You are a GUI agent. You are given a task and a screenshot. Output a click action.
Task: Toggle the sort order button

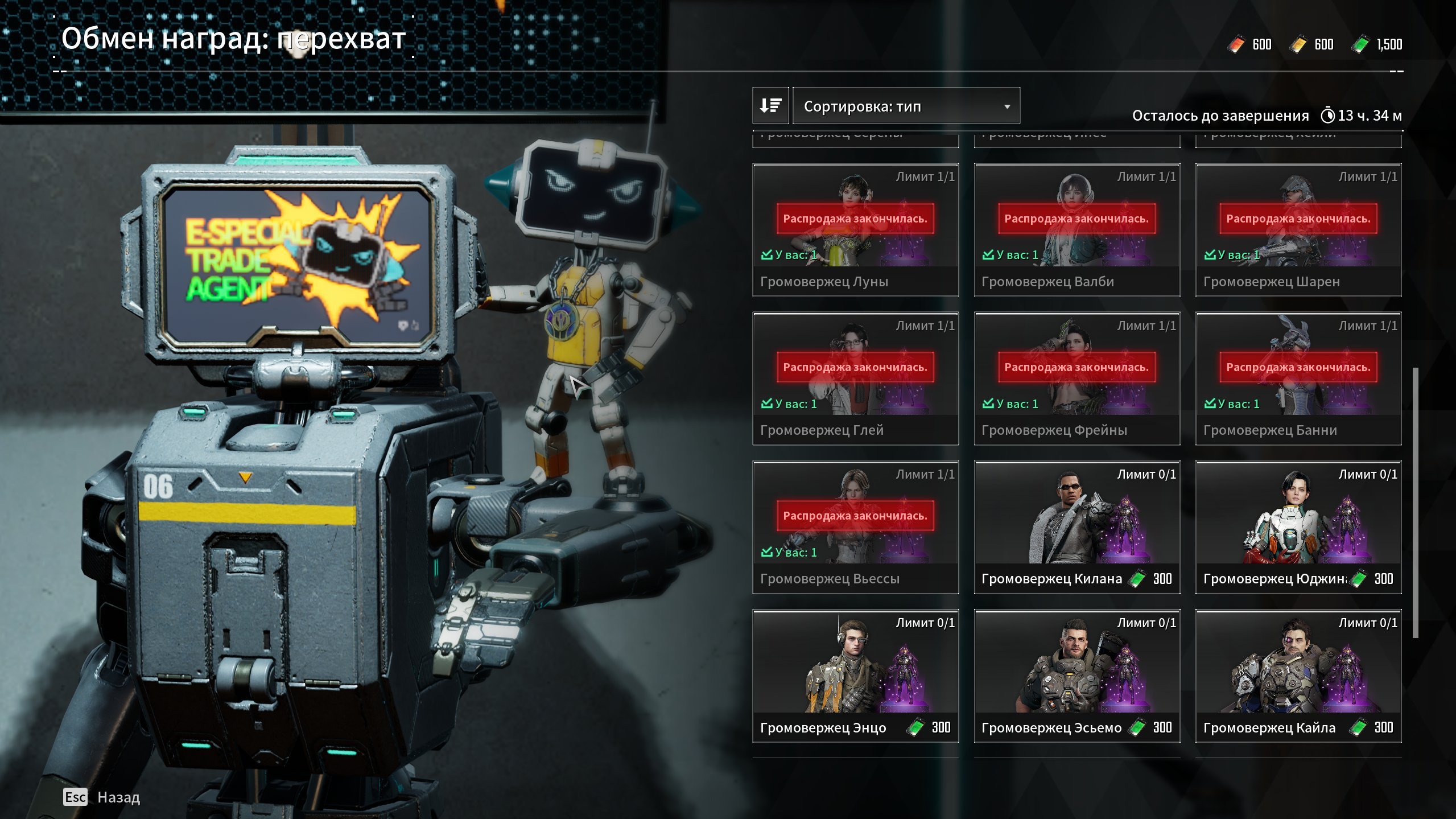click(x=770, y=106)
